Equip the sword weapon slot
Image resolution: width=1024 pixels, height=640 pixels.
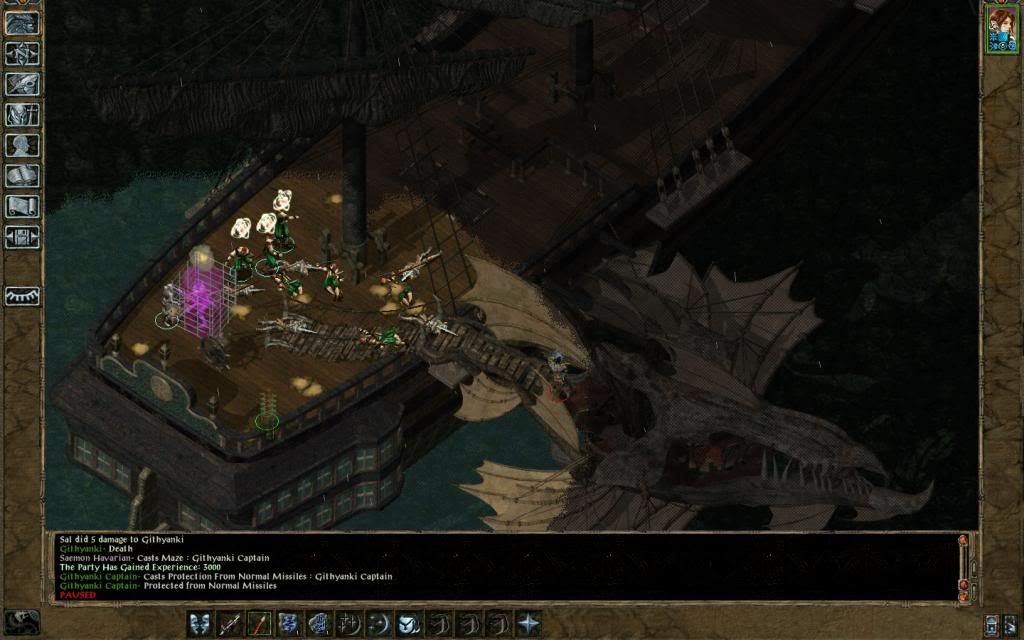pyautogui.click(x=229, y=623)
